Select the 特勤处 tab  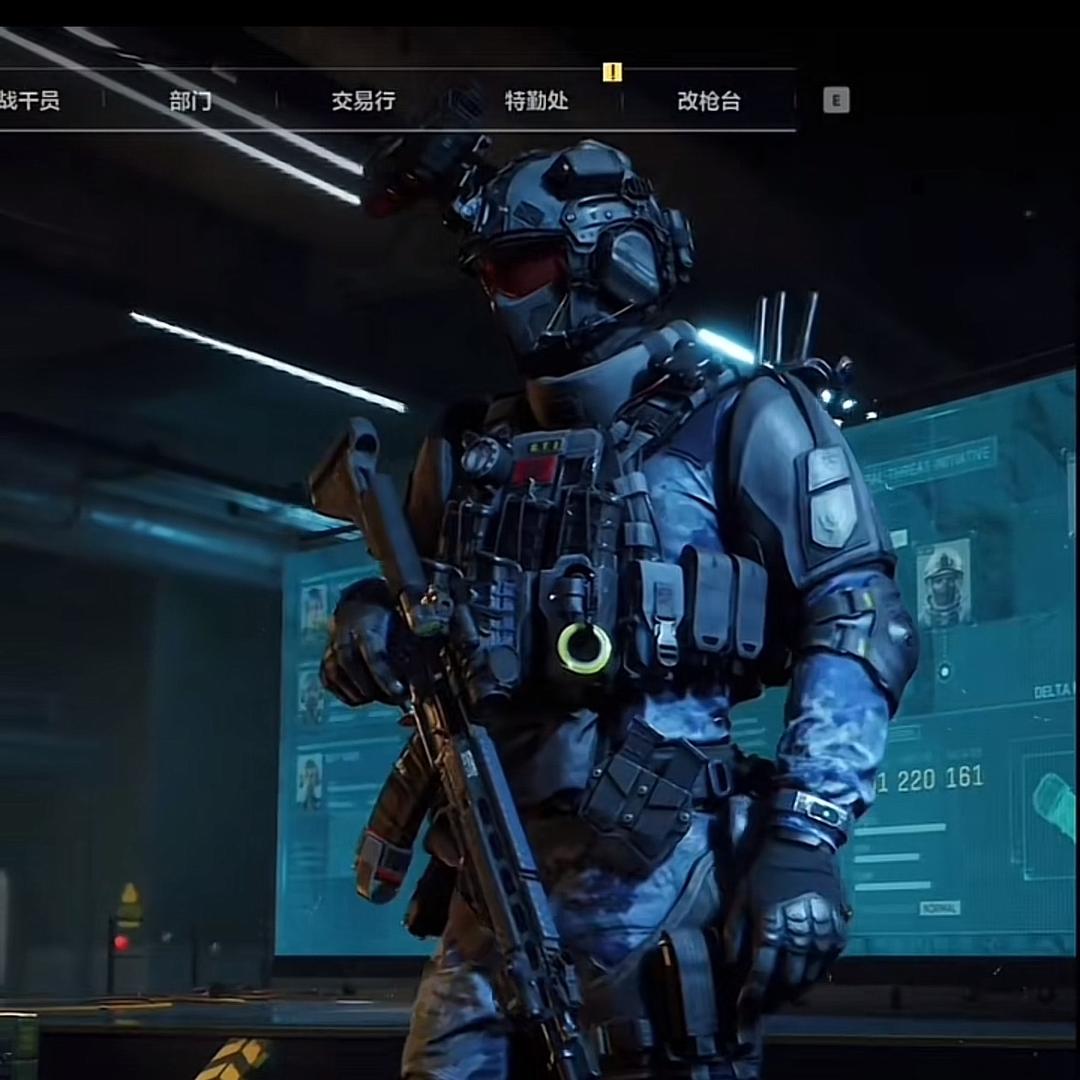coord(536,101)
